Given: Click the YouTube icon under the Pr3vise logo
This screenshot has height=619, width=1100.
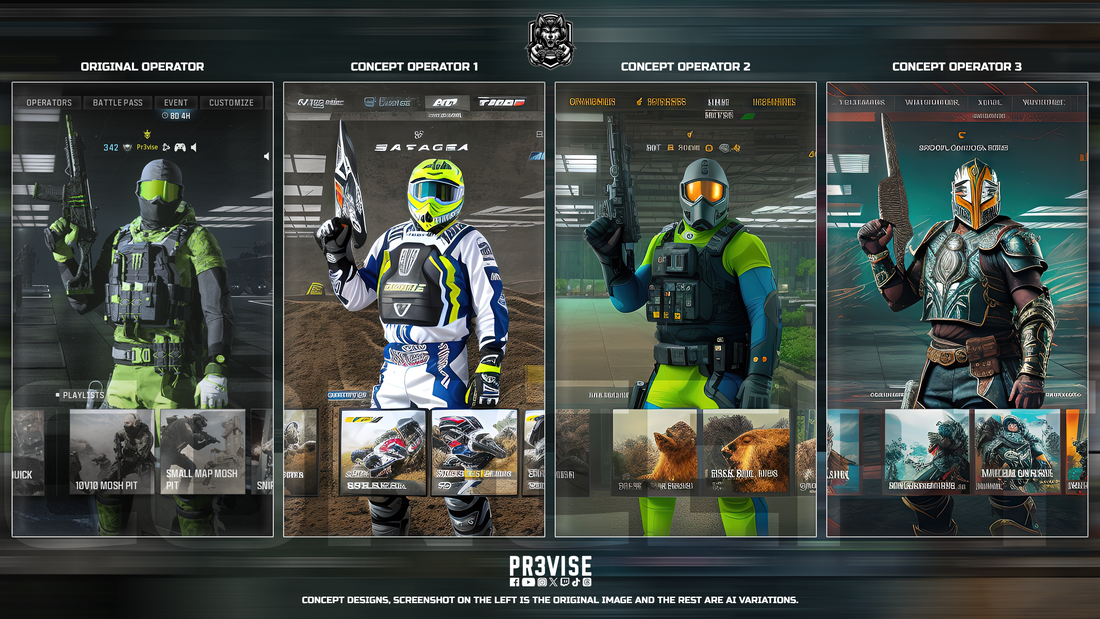Looking at the screenshot, I should [x=528, y=582].
